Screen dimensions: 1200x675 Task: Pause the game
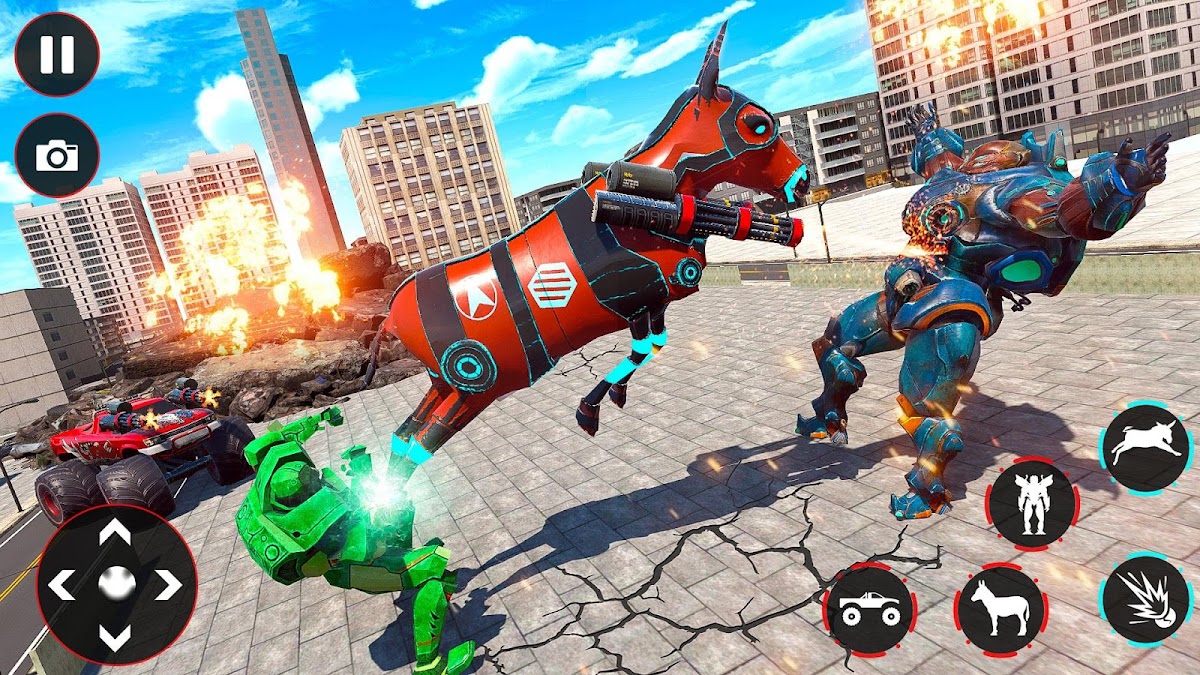click(x=57, y=54)
